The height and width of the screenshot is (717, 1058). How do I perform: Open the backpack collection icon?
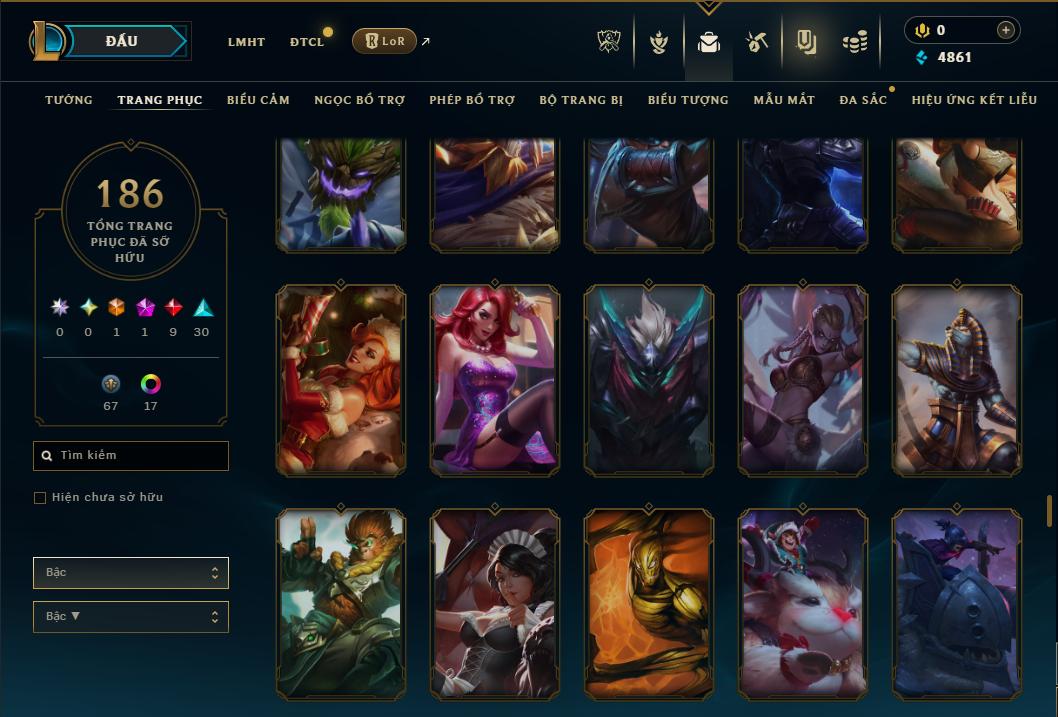(x=709, y=42)
